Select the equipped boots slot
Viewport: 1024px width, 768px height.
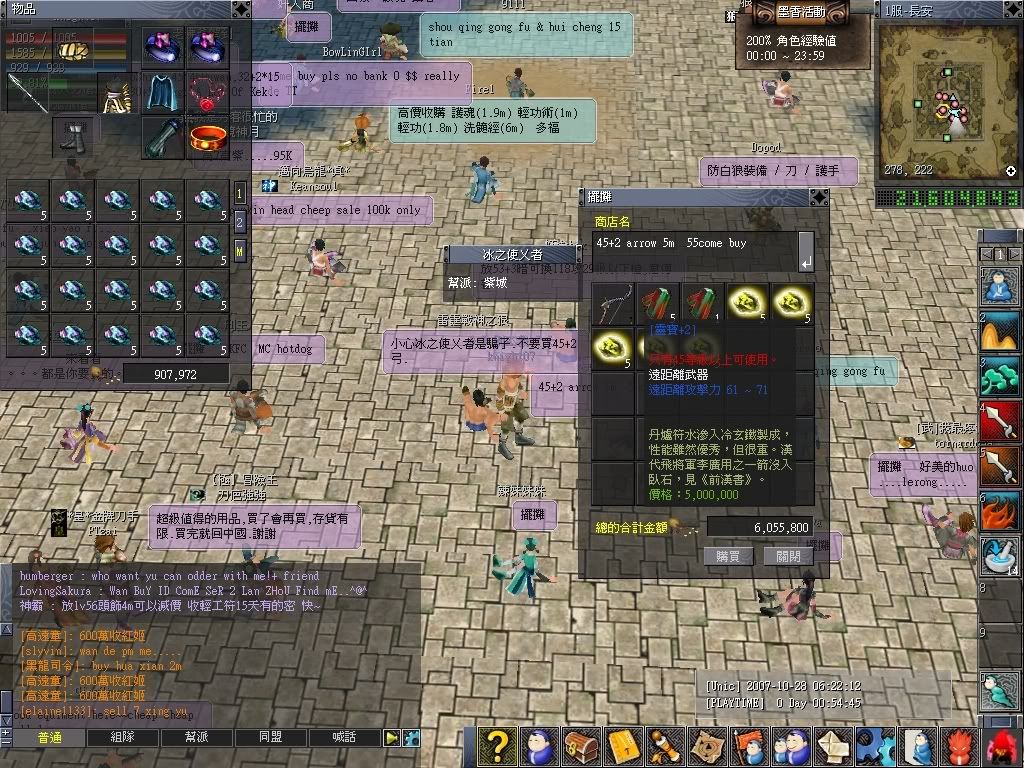[75, 138]
